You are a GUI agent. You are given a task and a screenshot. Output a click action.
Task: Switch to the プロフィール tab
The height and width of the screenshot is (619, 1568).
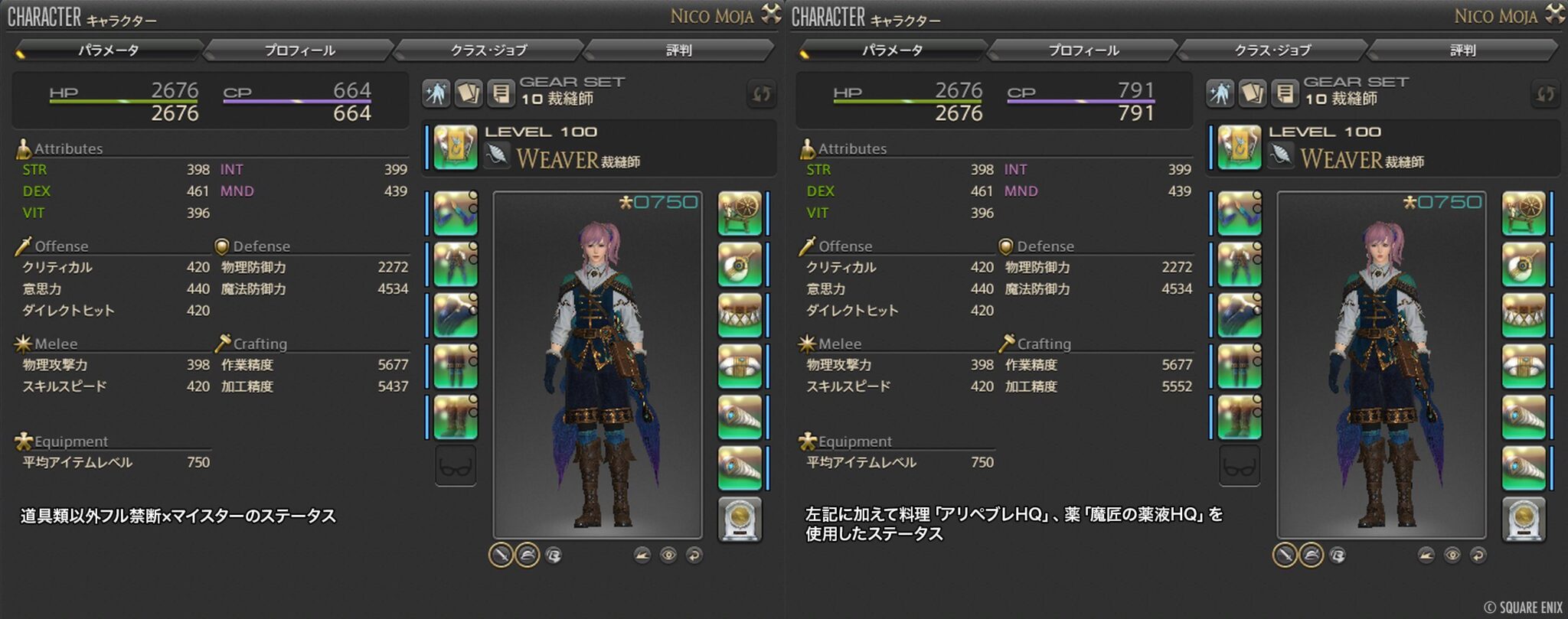[299, 50]
